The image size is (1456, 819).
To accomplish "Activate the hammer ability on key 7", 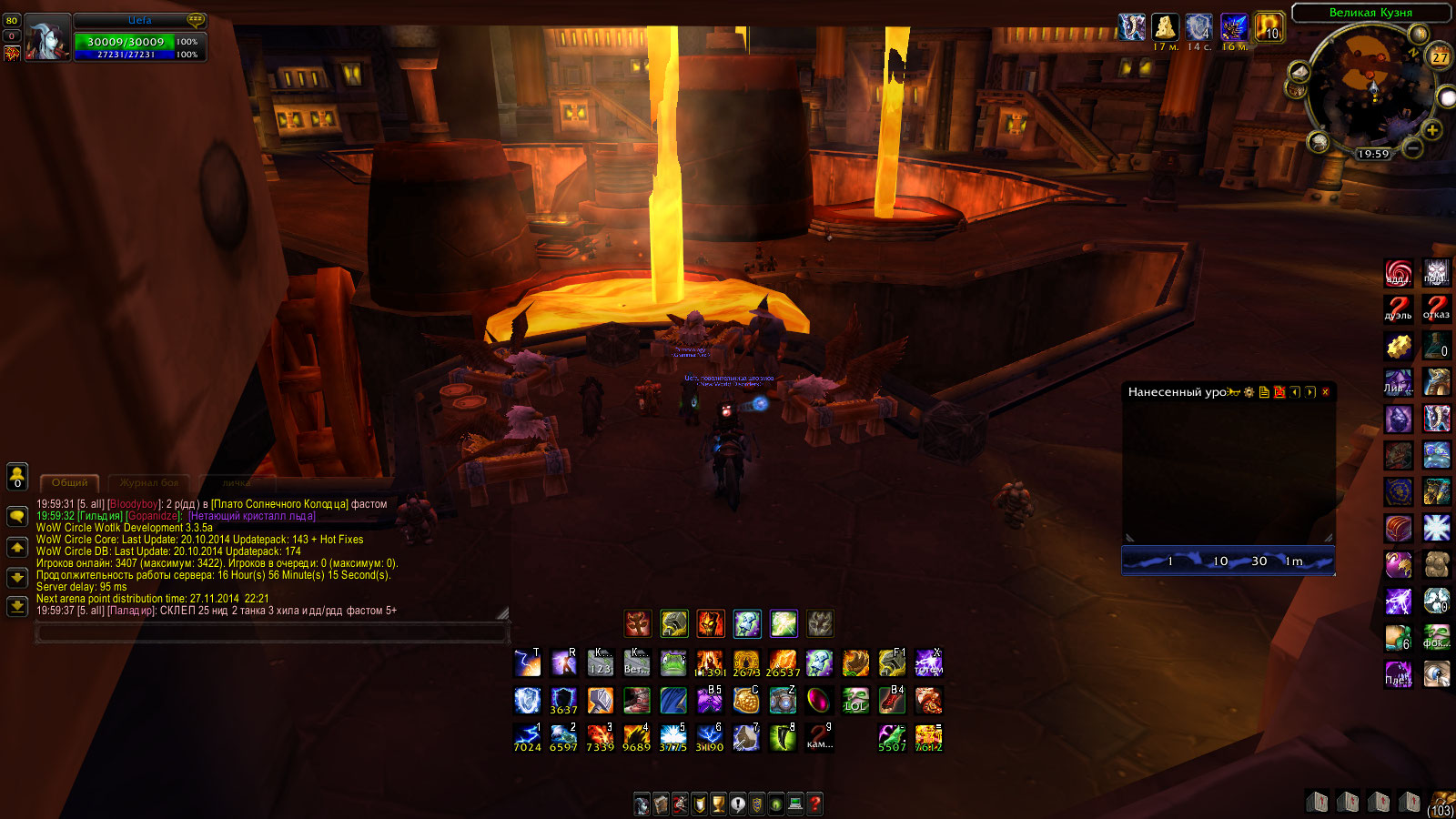I will pos(746,737).
